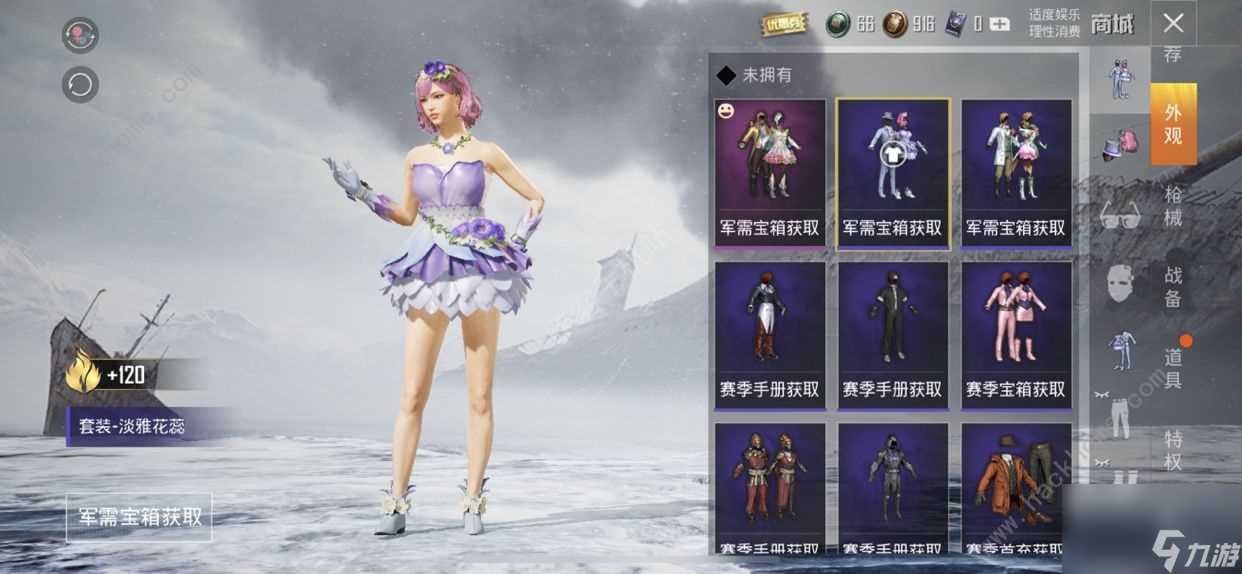Choose the highlighted light-blue suit outfit set
1242x574 pixels.
click(893, 172)
